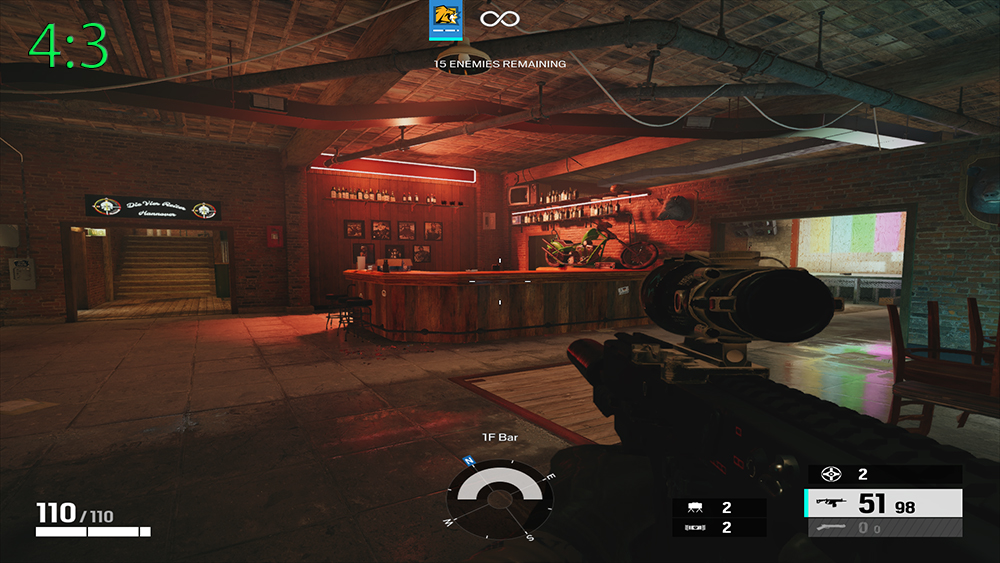Click the lion operator card at top
The width and height of the screenshot is (1000, 563).
point(444,20)
